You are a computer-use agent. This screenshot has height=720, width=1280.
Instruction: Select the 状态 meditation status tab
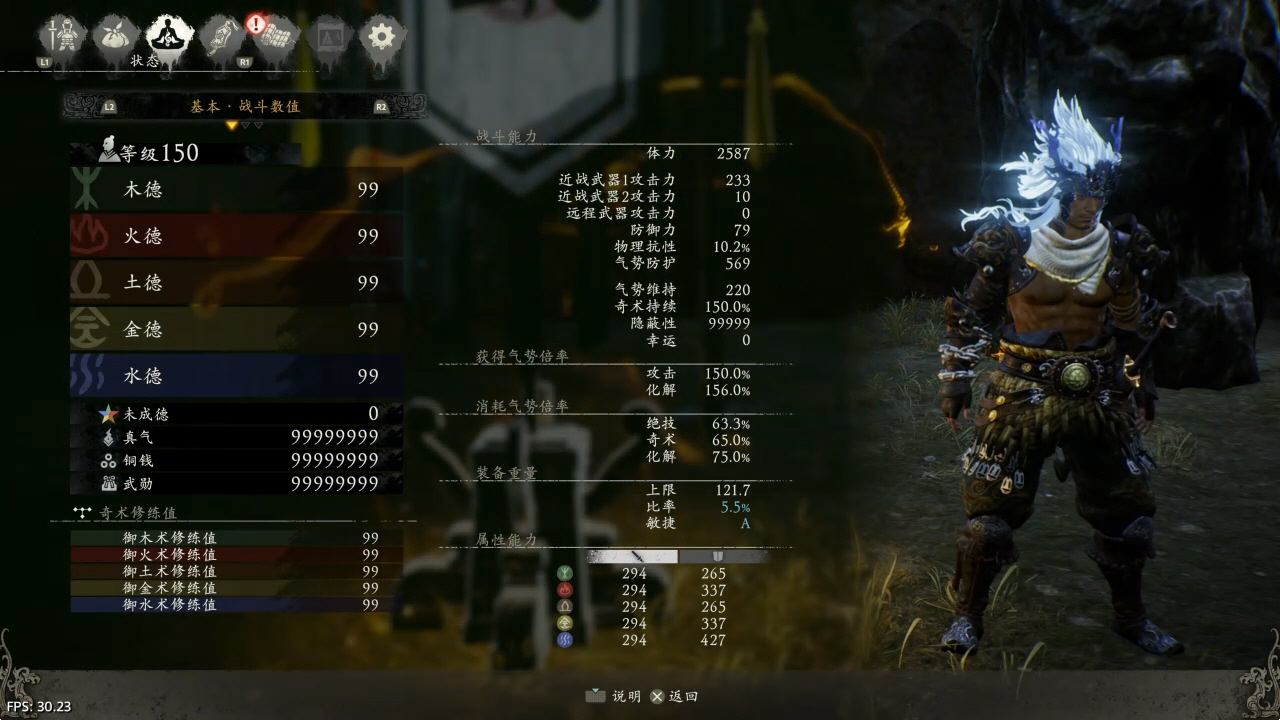[x=167, y=38]
